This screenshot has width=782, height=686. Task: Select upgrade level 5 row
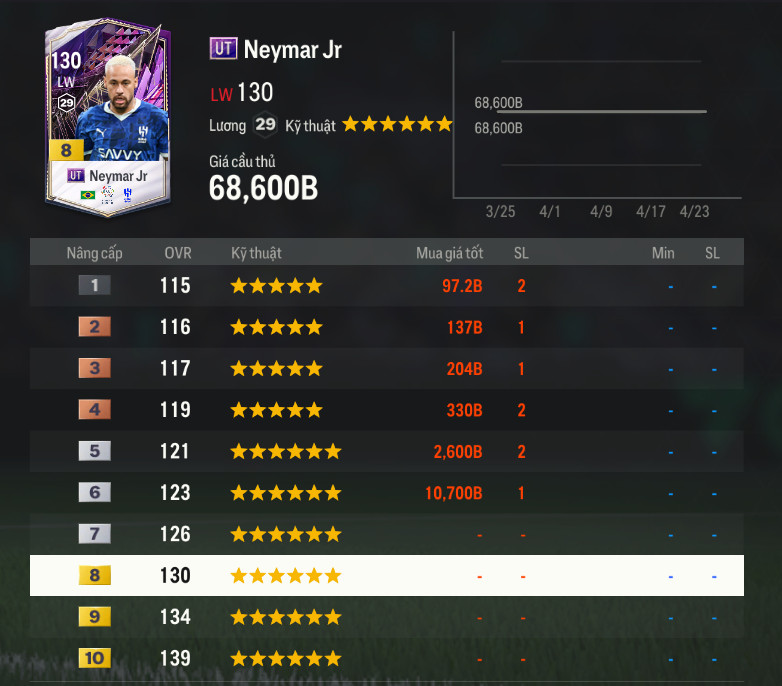click(386, 451)
